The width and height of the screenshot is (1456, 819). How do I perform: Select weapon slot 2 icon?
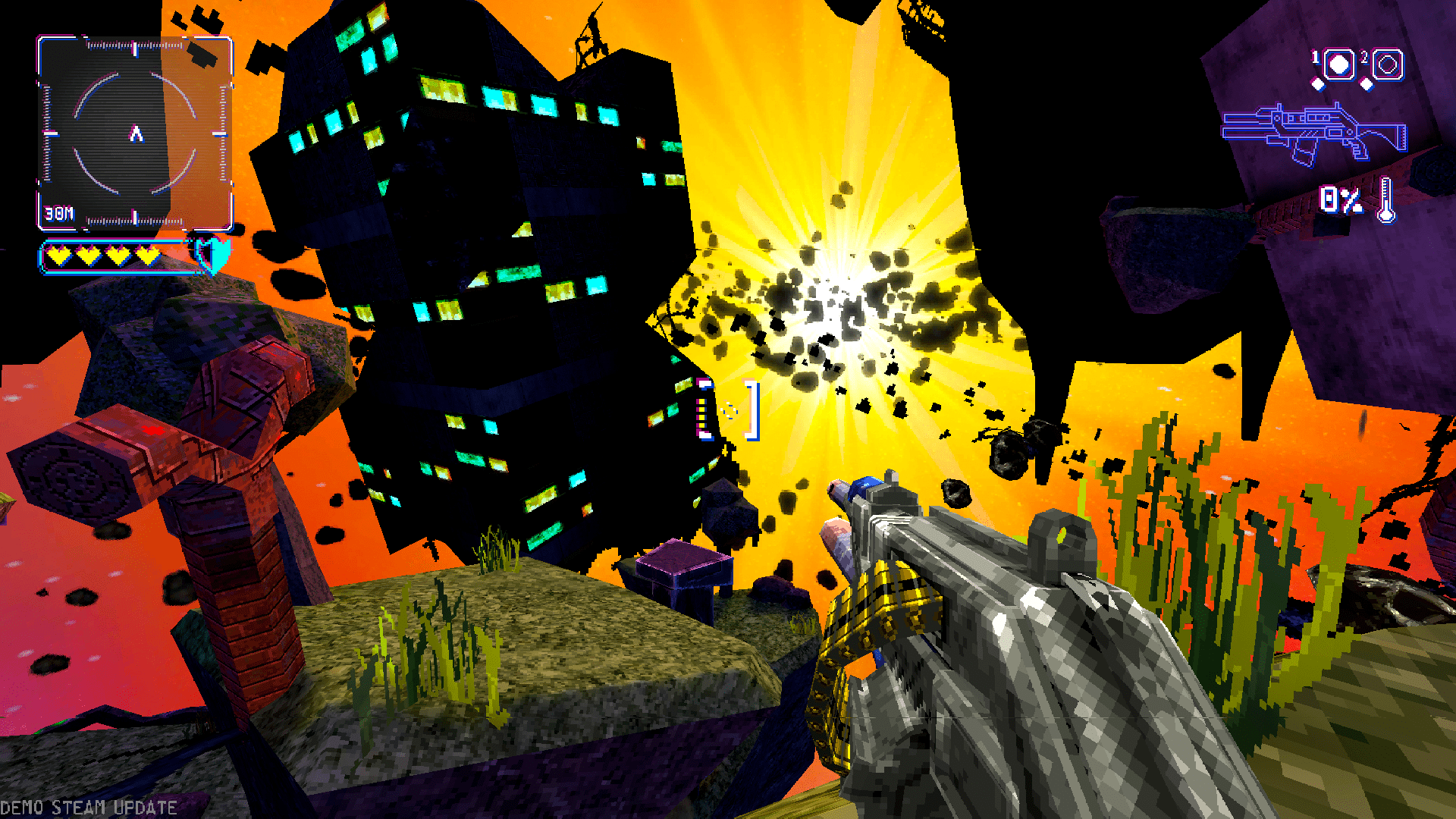click(x=1388, y=65)
